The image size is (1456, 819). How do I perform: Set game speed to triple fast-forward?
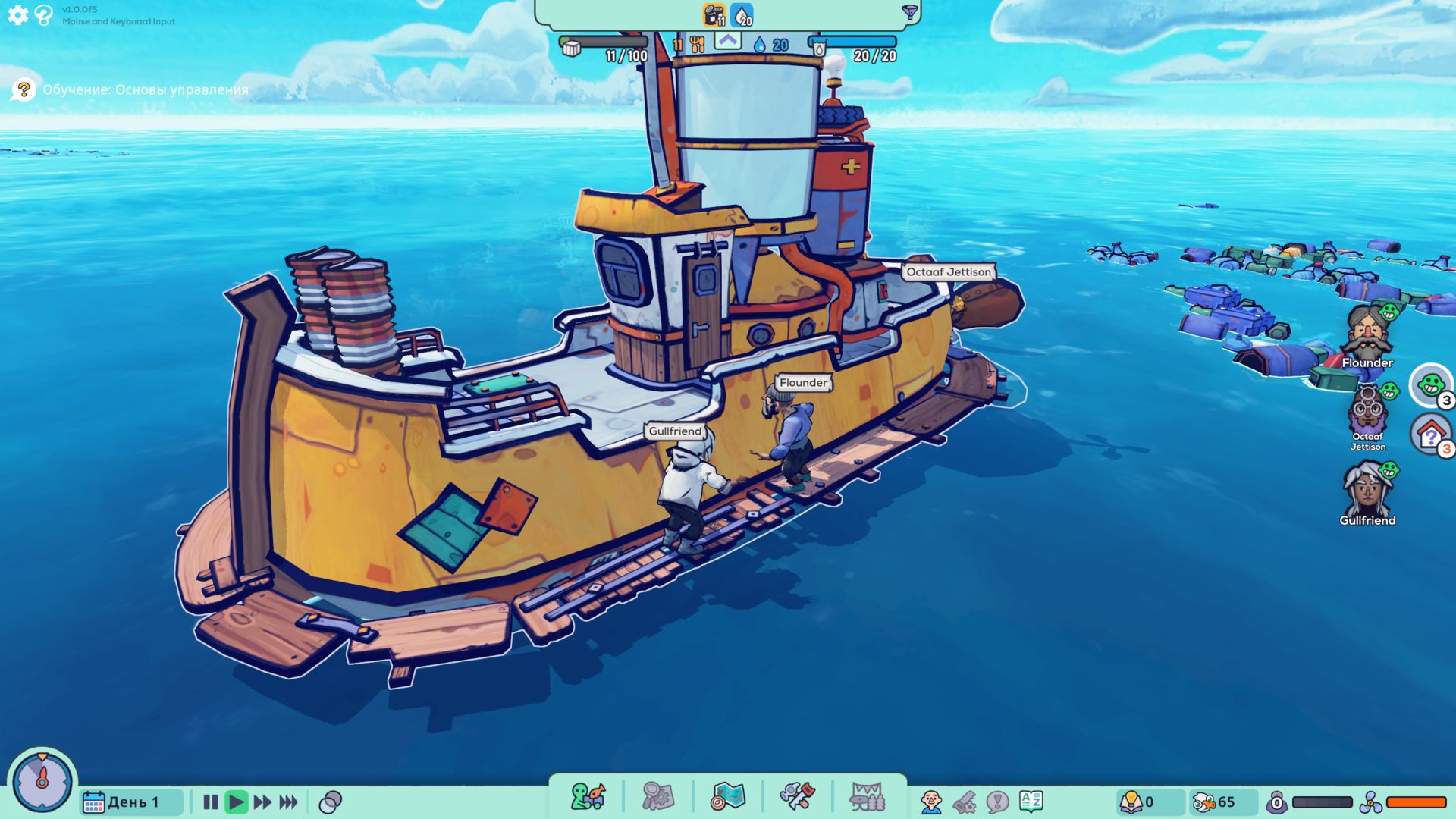pos(288,802)
